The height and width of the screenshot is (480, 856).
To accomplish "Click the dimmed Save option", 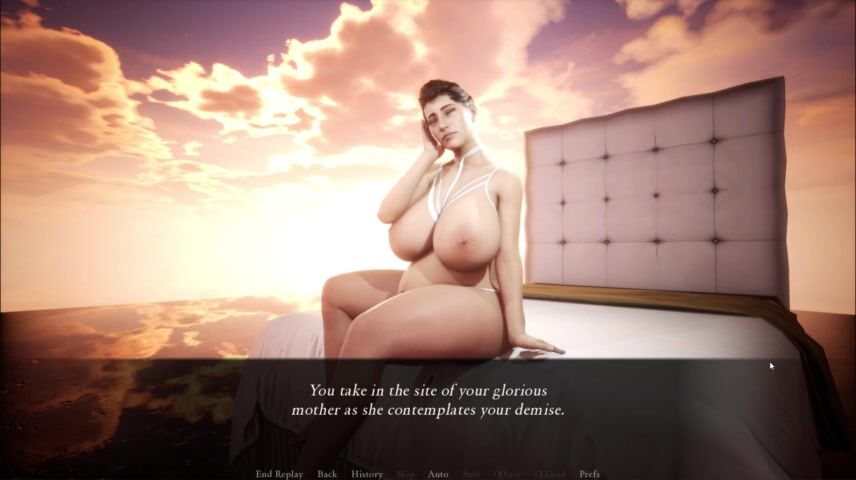I will [471, 474].
